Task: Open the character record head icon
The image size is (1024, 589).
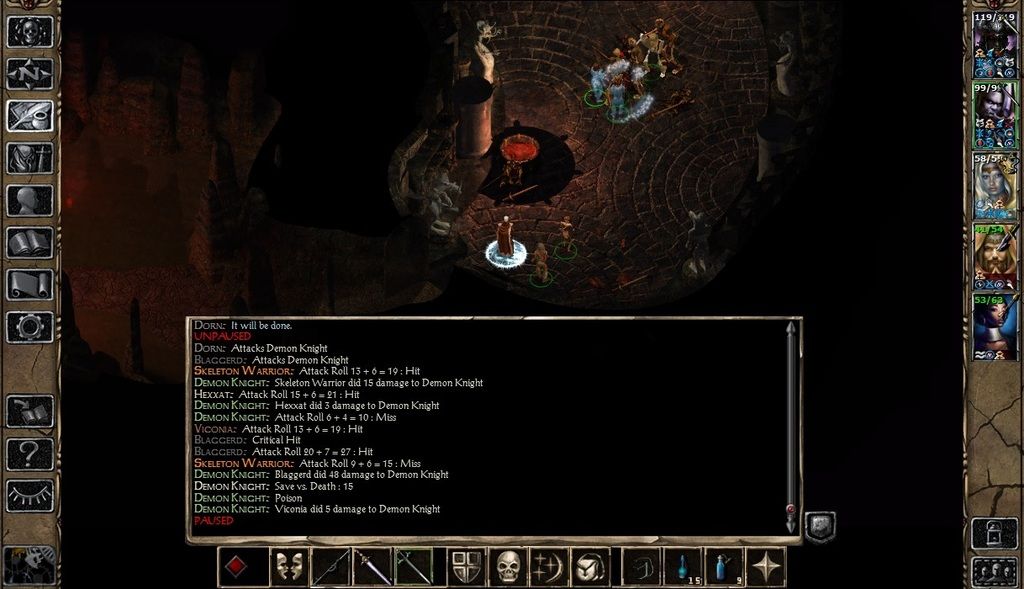Action: click(30, 200)
